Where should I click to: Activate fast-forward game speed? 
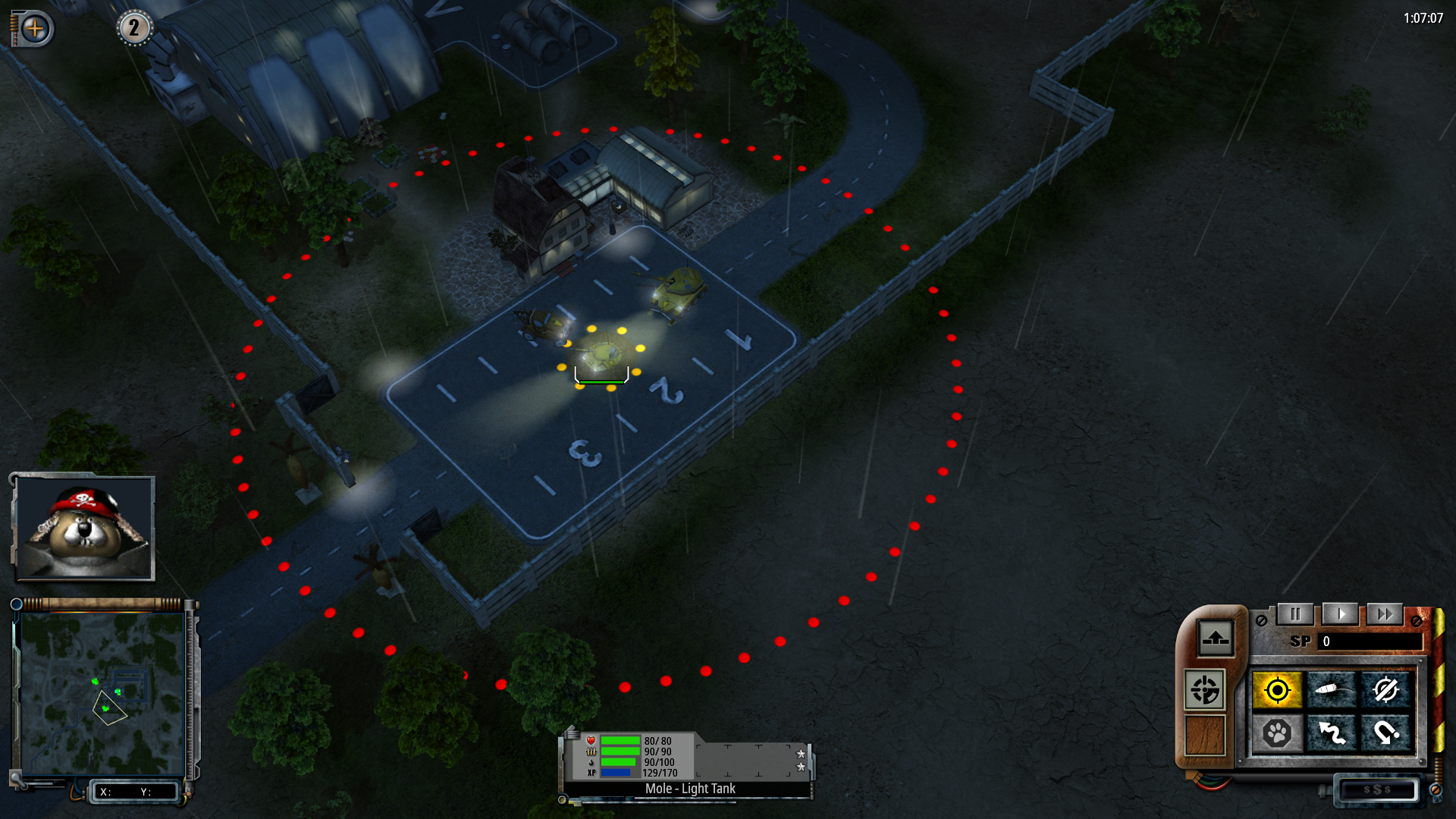[x=1385, y=613]
